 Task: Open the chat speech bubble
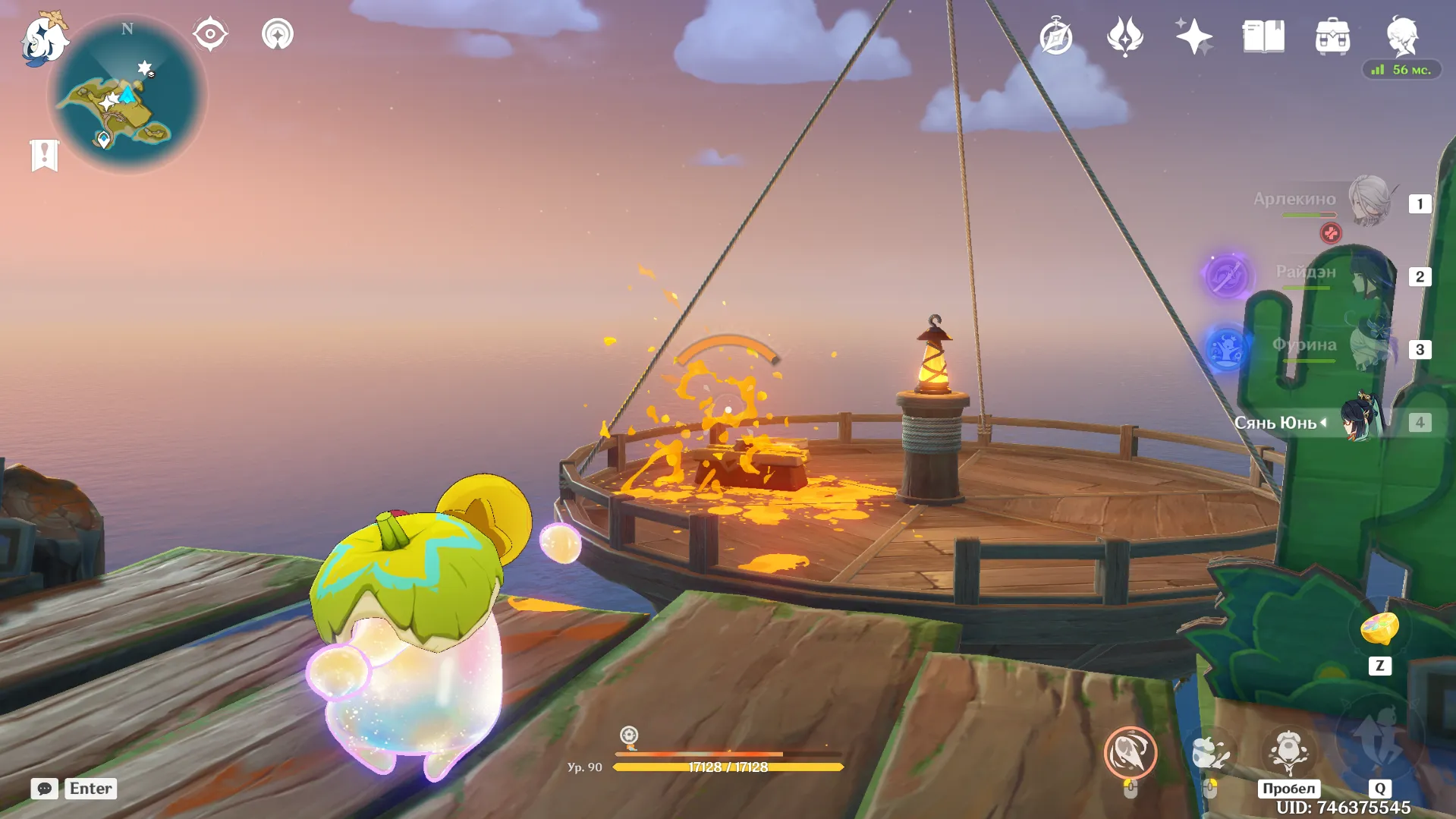click(x=45, y=789)
